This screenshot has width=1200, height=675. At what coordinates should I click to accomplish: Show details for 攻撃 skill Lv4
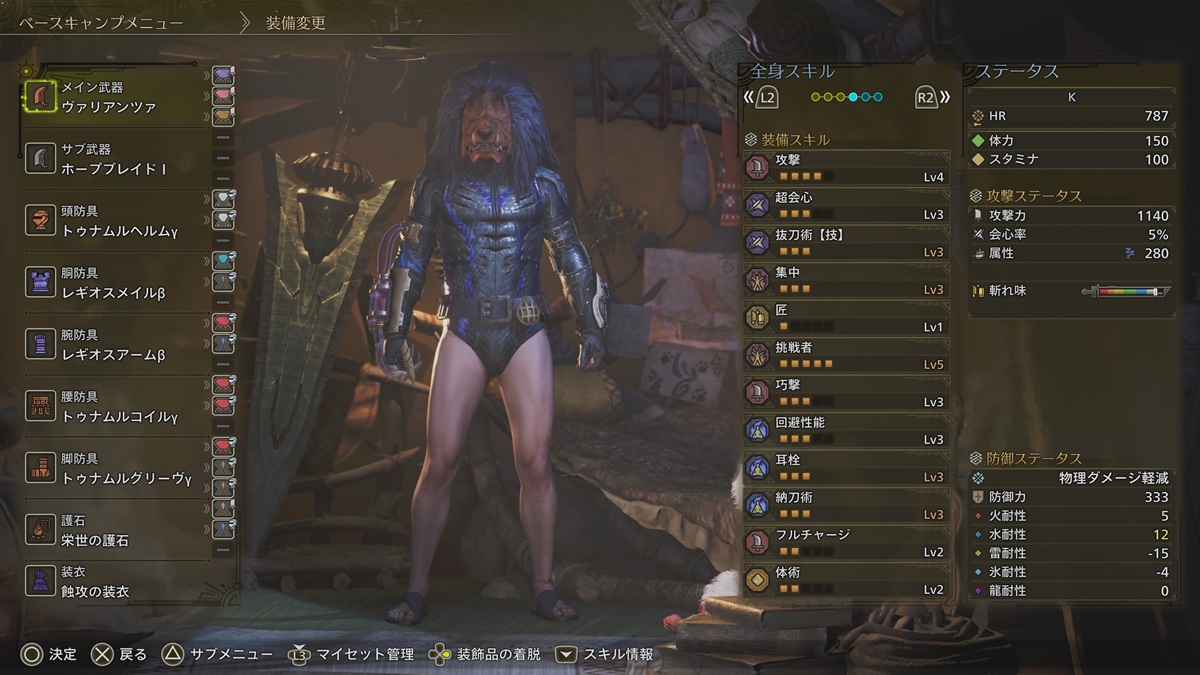tap(846, 167)
